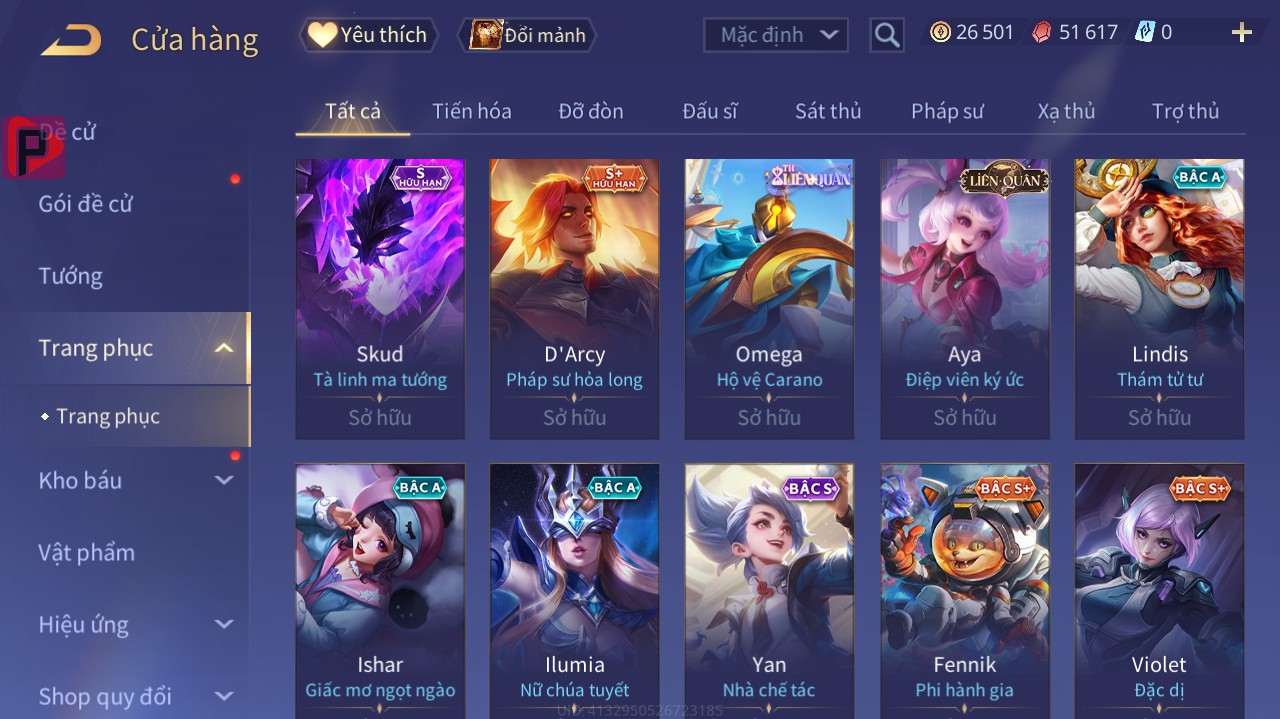1280x719 pixels.
Task: Go to the Tướng shop section
Action: coord(71,276)
